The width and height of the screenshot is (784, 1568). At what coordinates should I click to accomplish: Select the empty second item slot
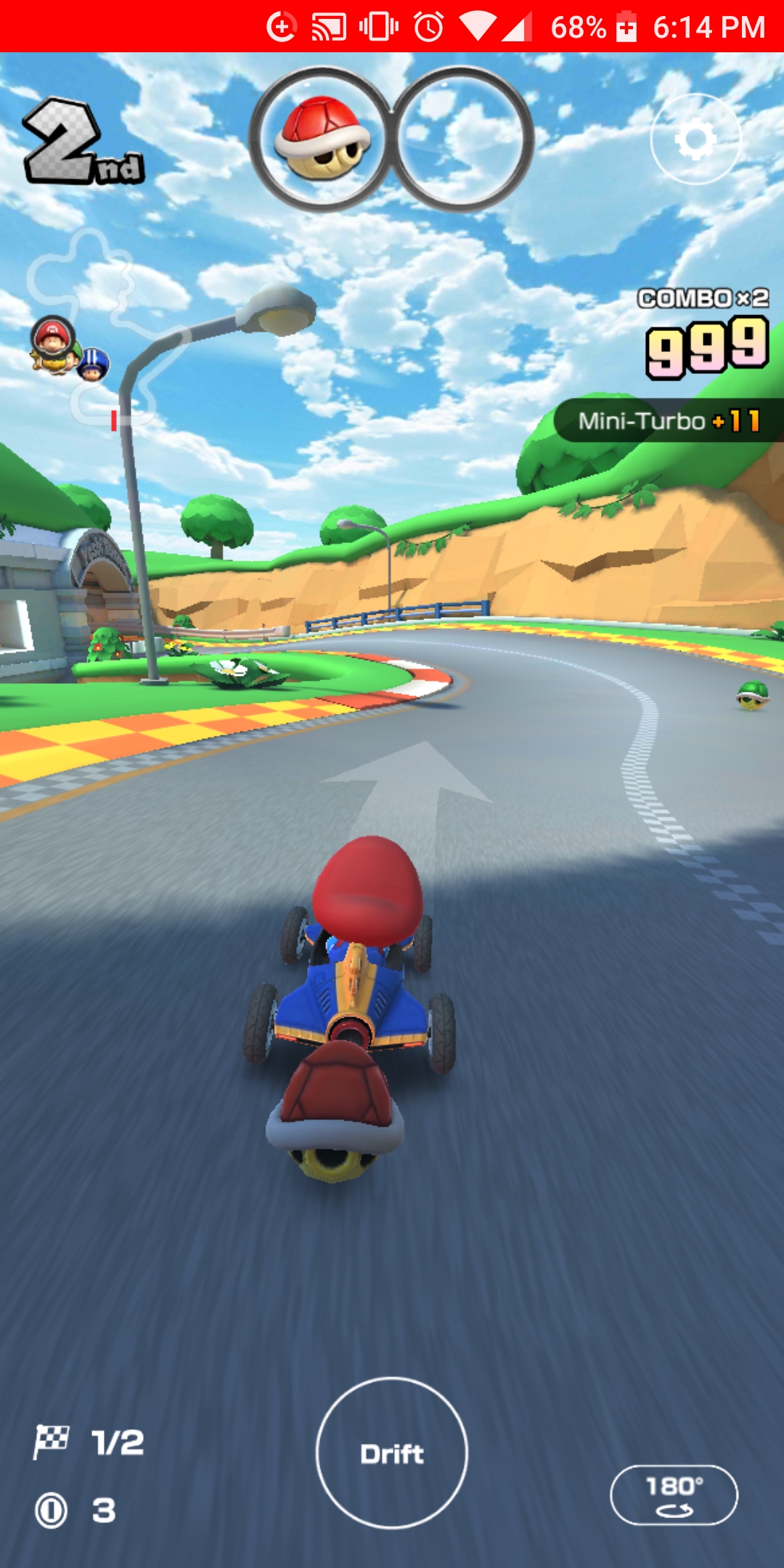click(x=462, y=139)
